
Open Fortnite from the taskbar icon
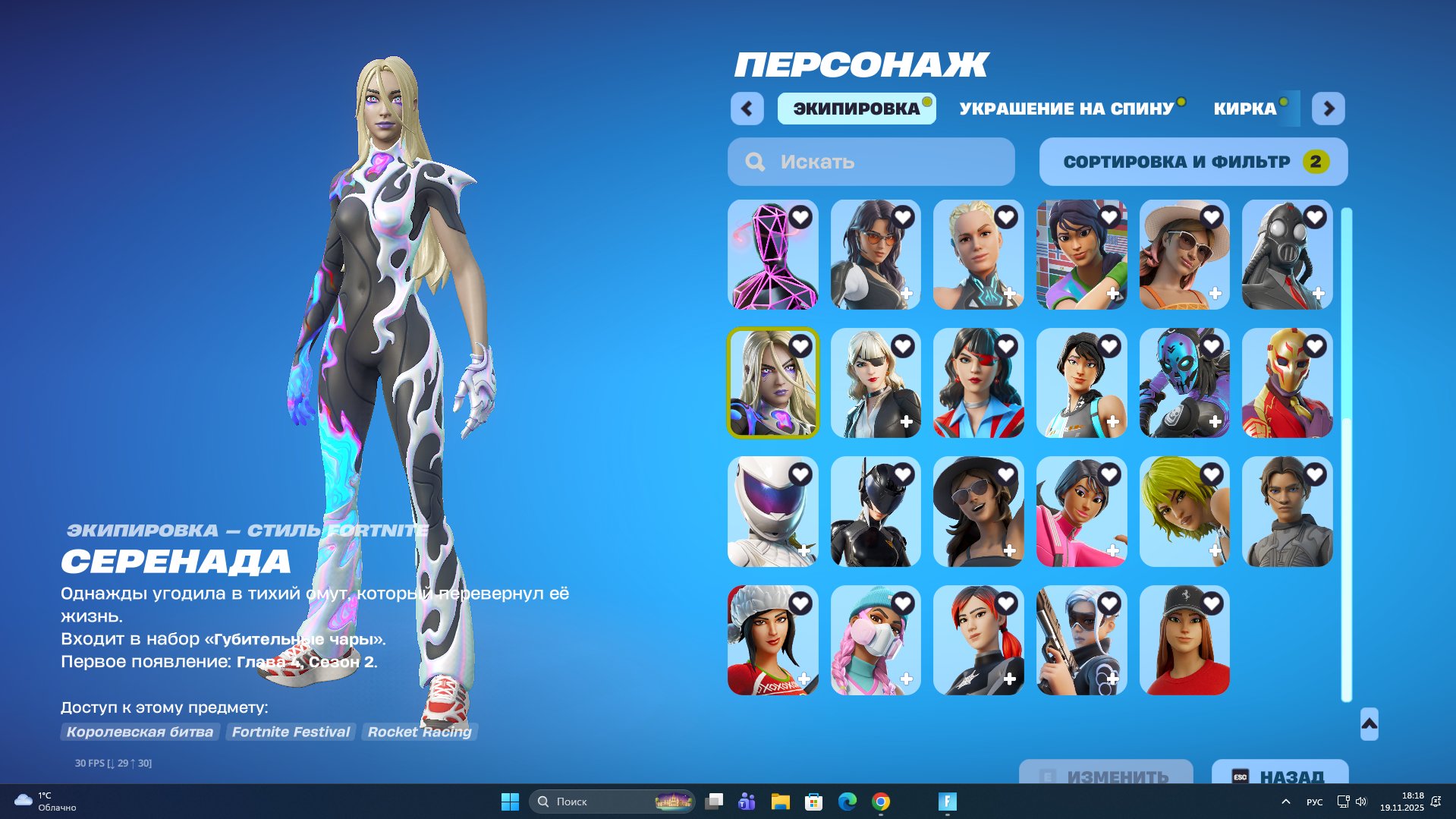(945, 802)
